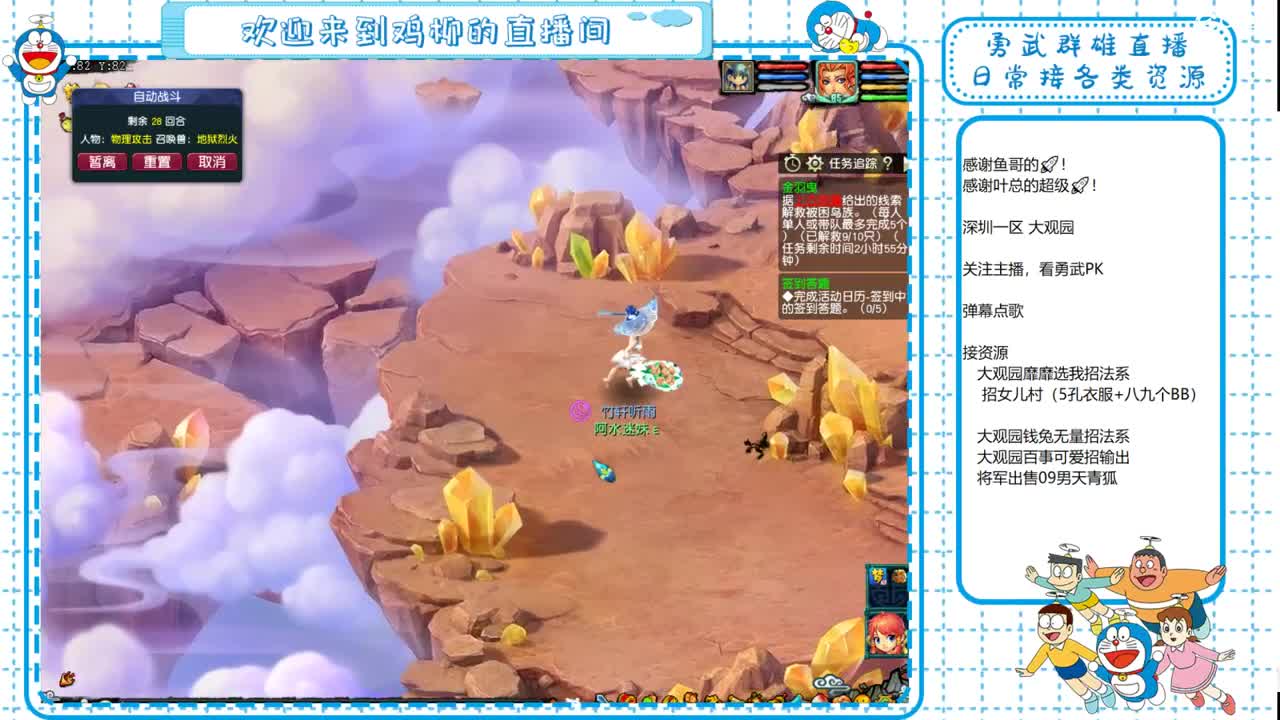Click the question mark help icon beside 任务追踪
This screenshot has height=720, width=1280.
(x=887, y=163)
